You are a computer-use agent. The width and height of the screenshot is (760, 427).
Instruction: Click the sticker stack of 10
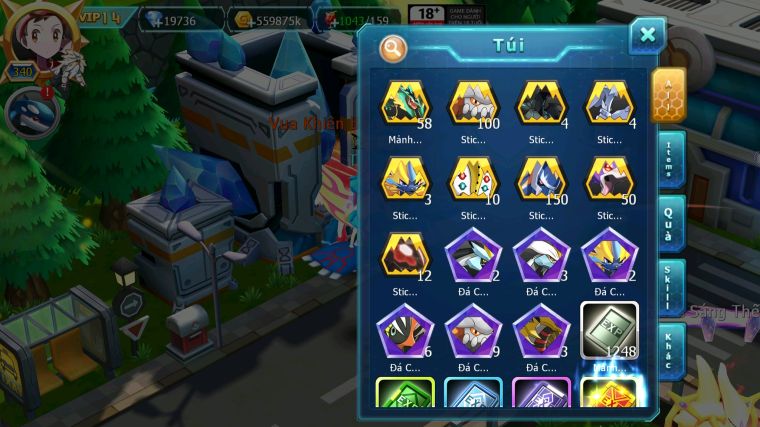point(473,179)
